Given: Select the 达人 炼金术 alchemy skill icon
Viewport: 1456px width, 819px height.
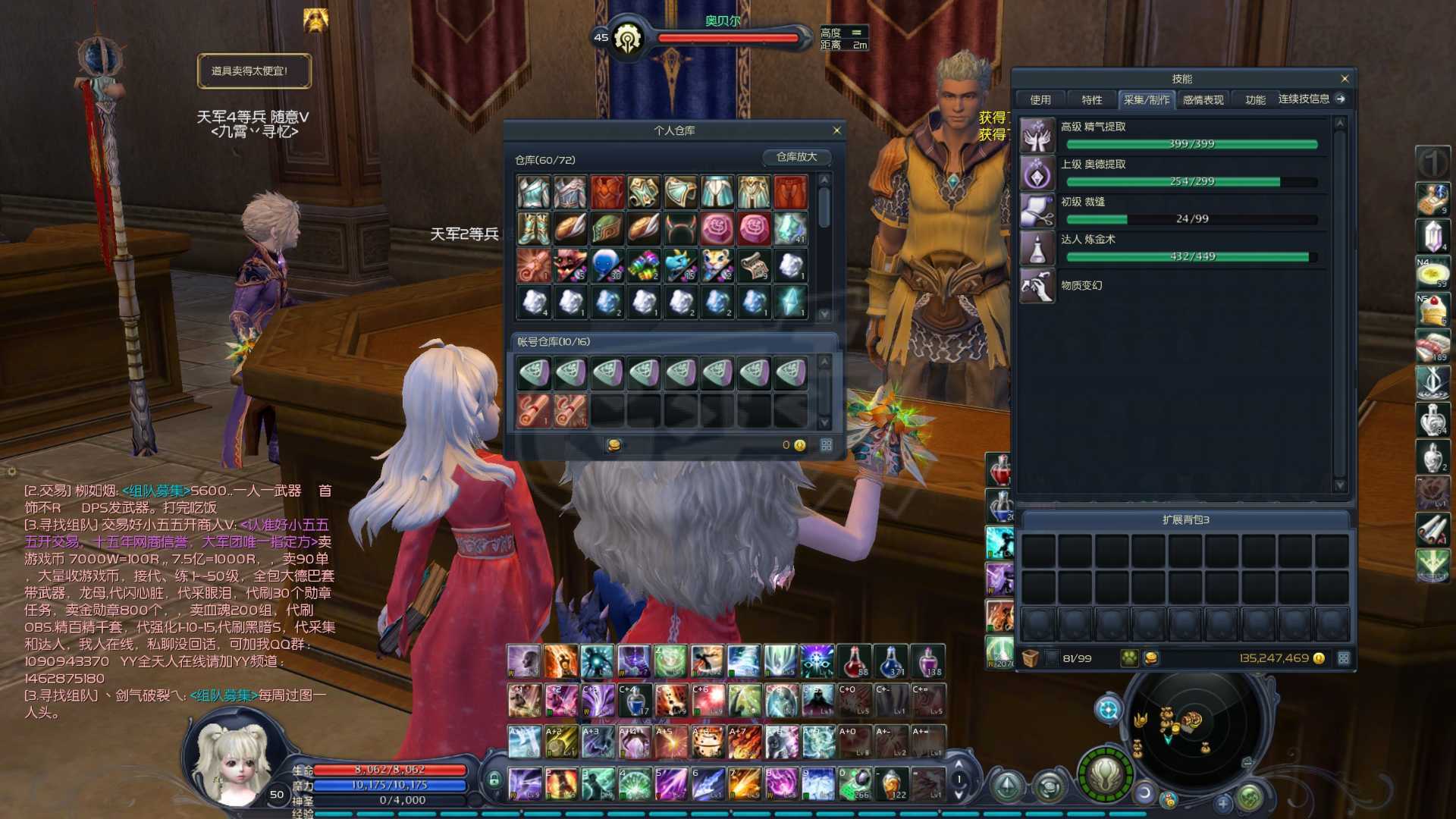Looking at the screenshot, I should 1037,248.
